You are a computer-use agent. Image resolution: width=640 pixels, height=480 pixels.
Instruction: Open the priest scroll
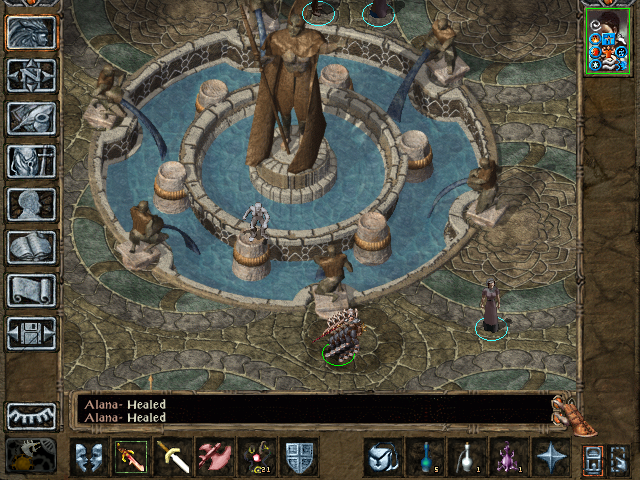point(32,290)
